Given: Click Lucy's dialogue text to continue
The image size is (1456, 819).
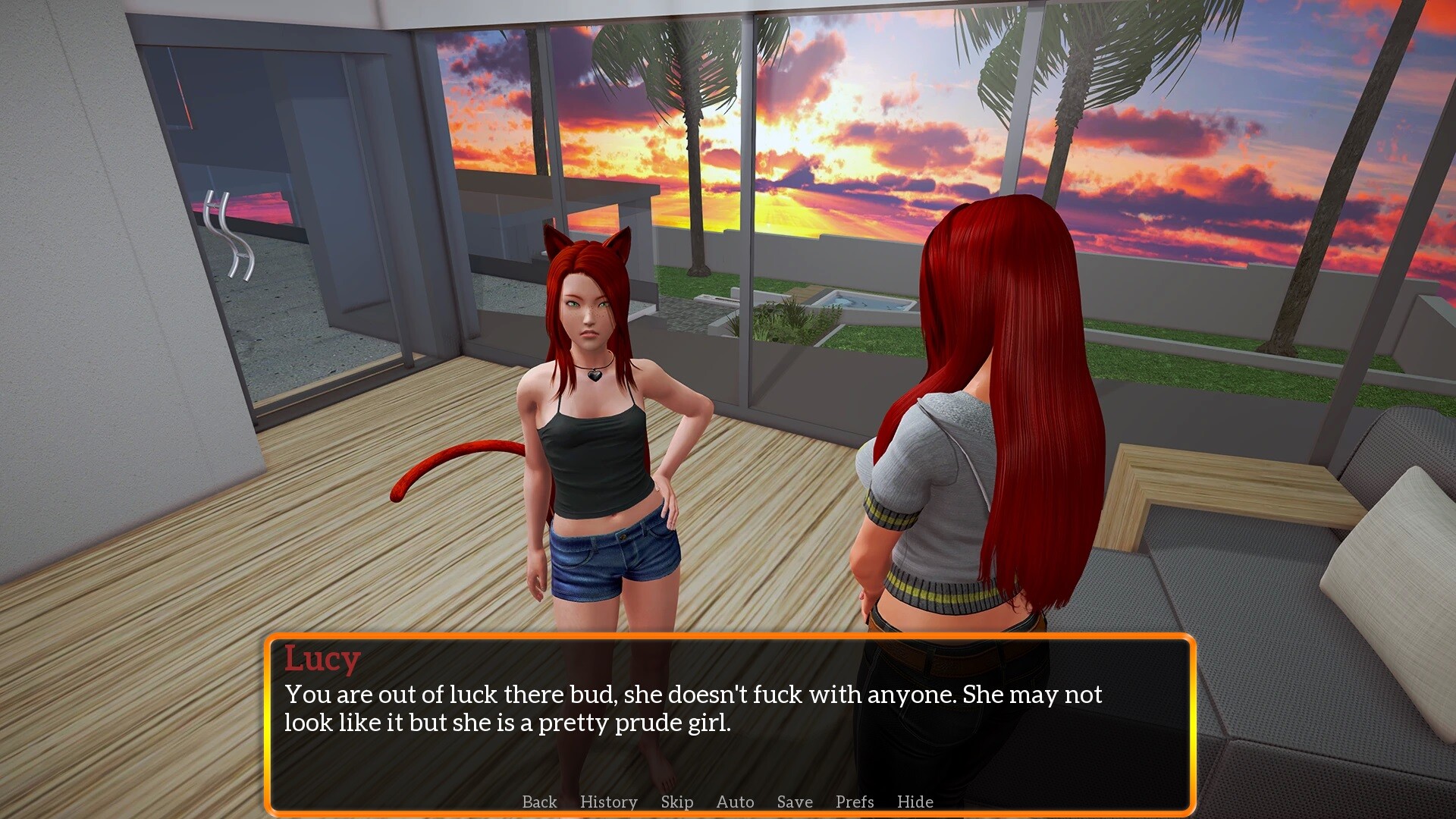Looking at the screenshot, I should tap(692, 708).
